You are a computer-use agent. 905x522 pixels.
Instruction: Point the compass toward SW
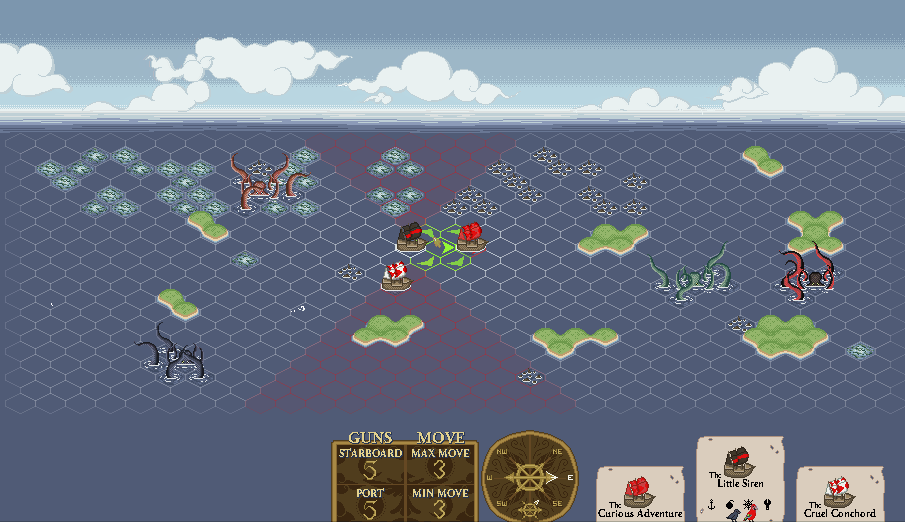[x=501, y=504]
